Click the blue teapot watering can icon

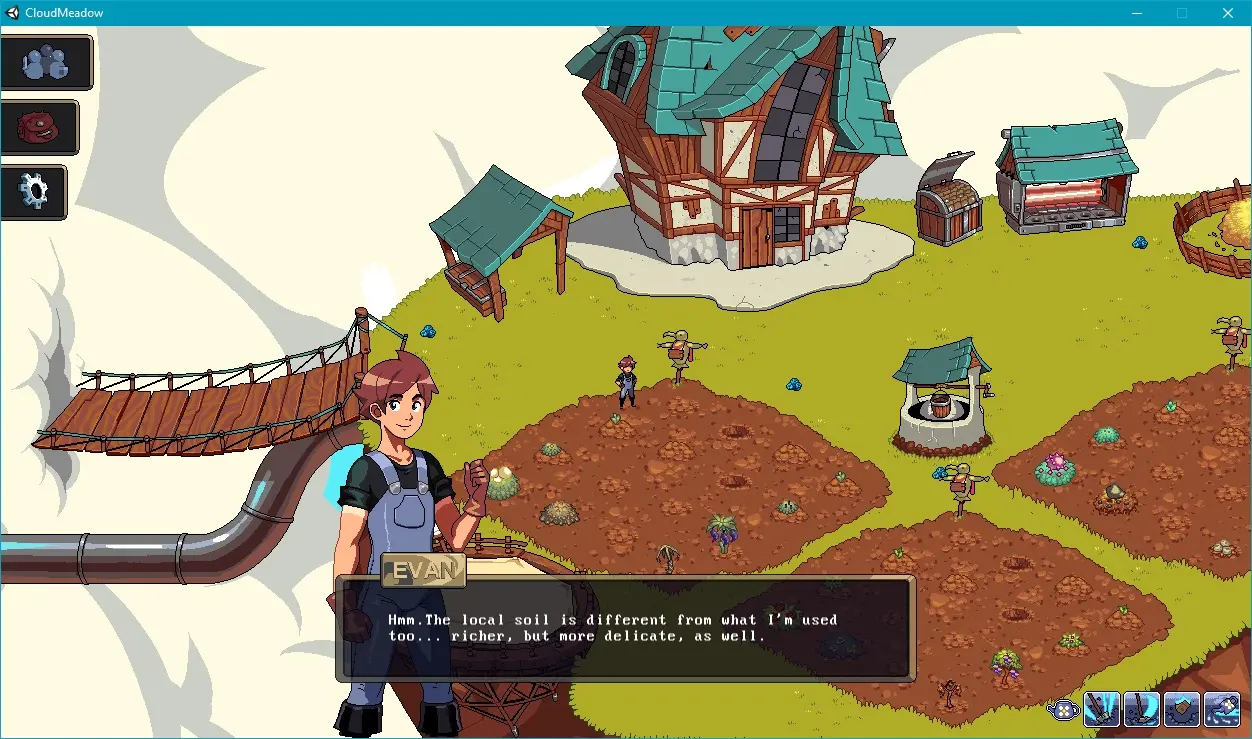click(x=1064, y=709)
